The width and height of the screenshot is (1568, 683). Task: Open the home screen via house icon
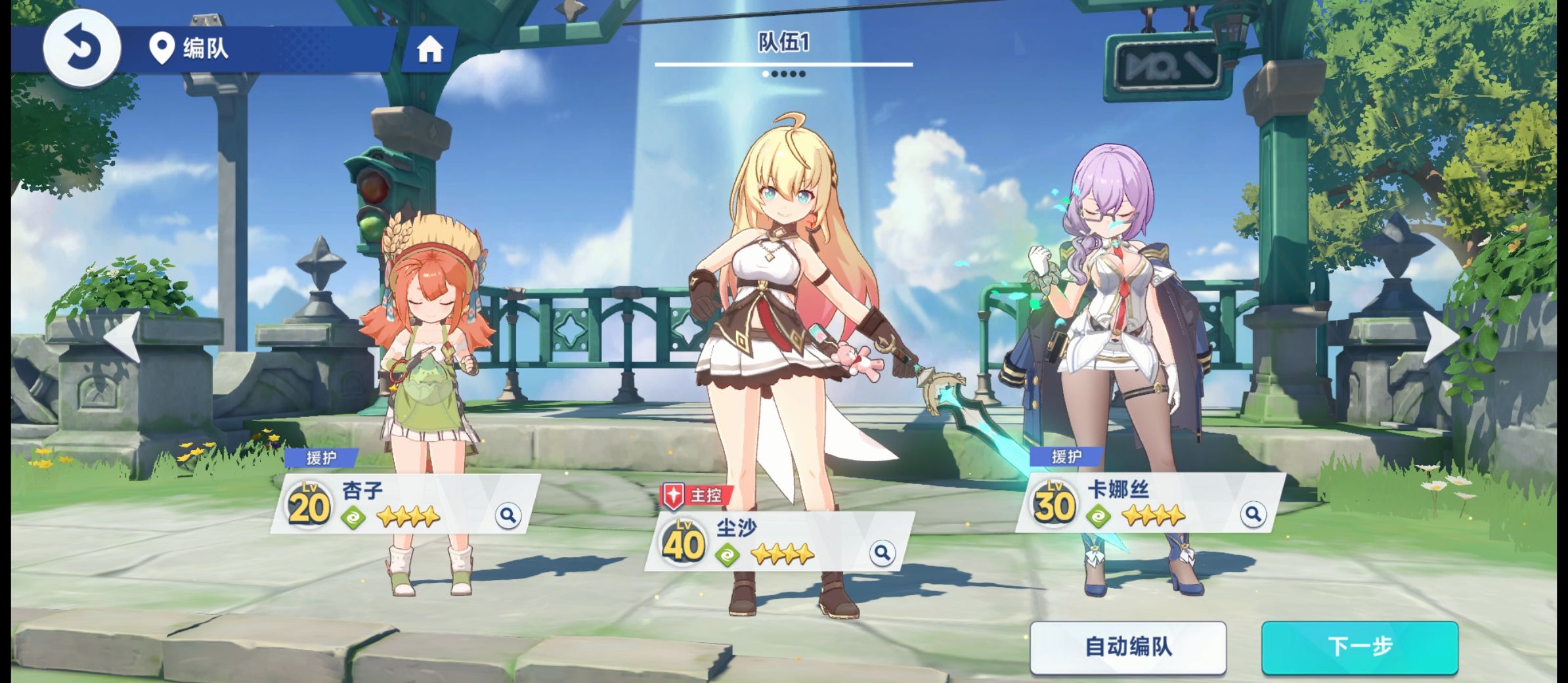pyautogui.click(x=429, y=49)
